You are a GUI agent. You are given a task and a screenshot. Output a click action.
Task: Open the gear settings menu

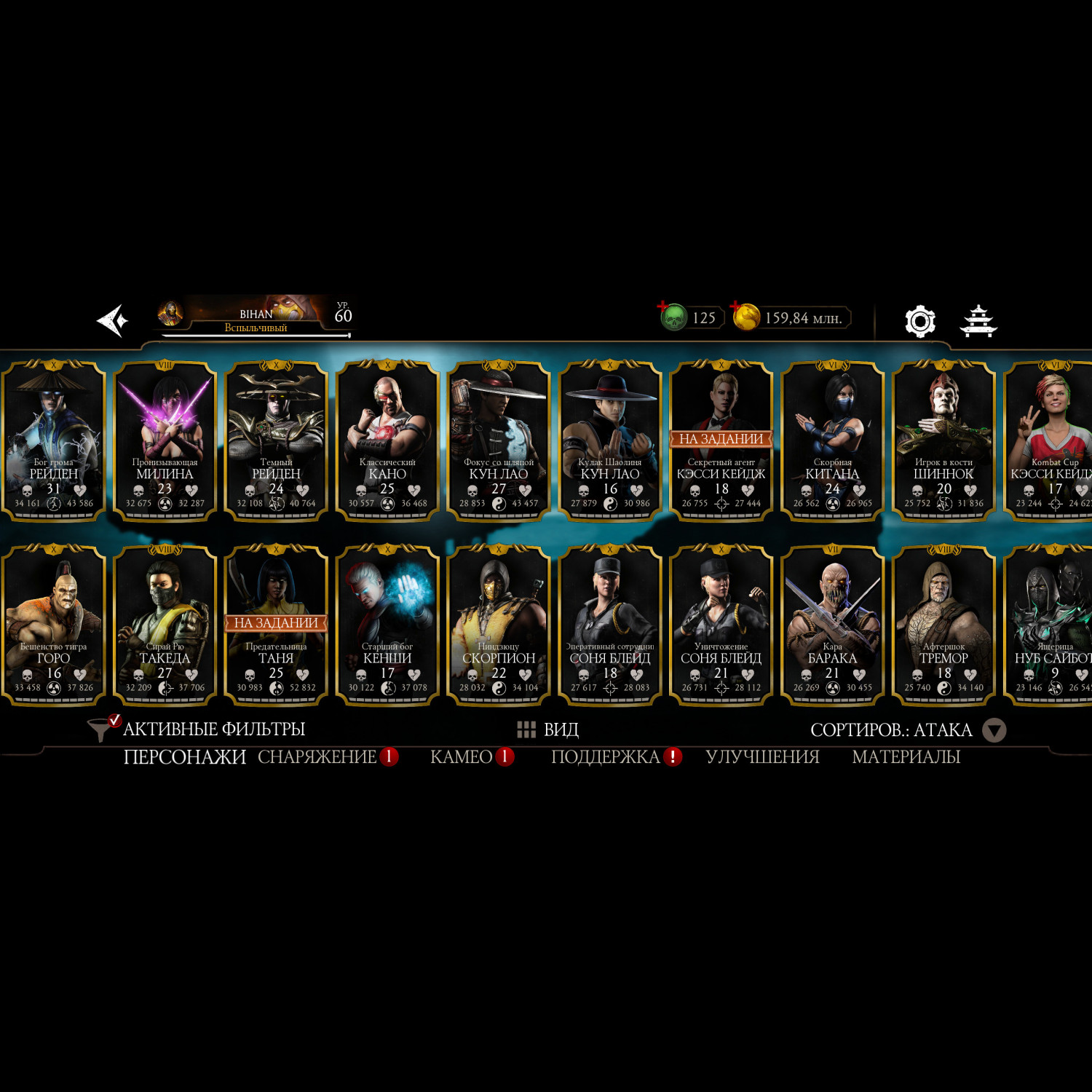click(919, 321)
